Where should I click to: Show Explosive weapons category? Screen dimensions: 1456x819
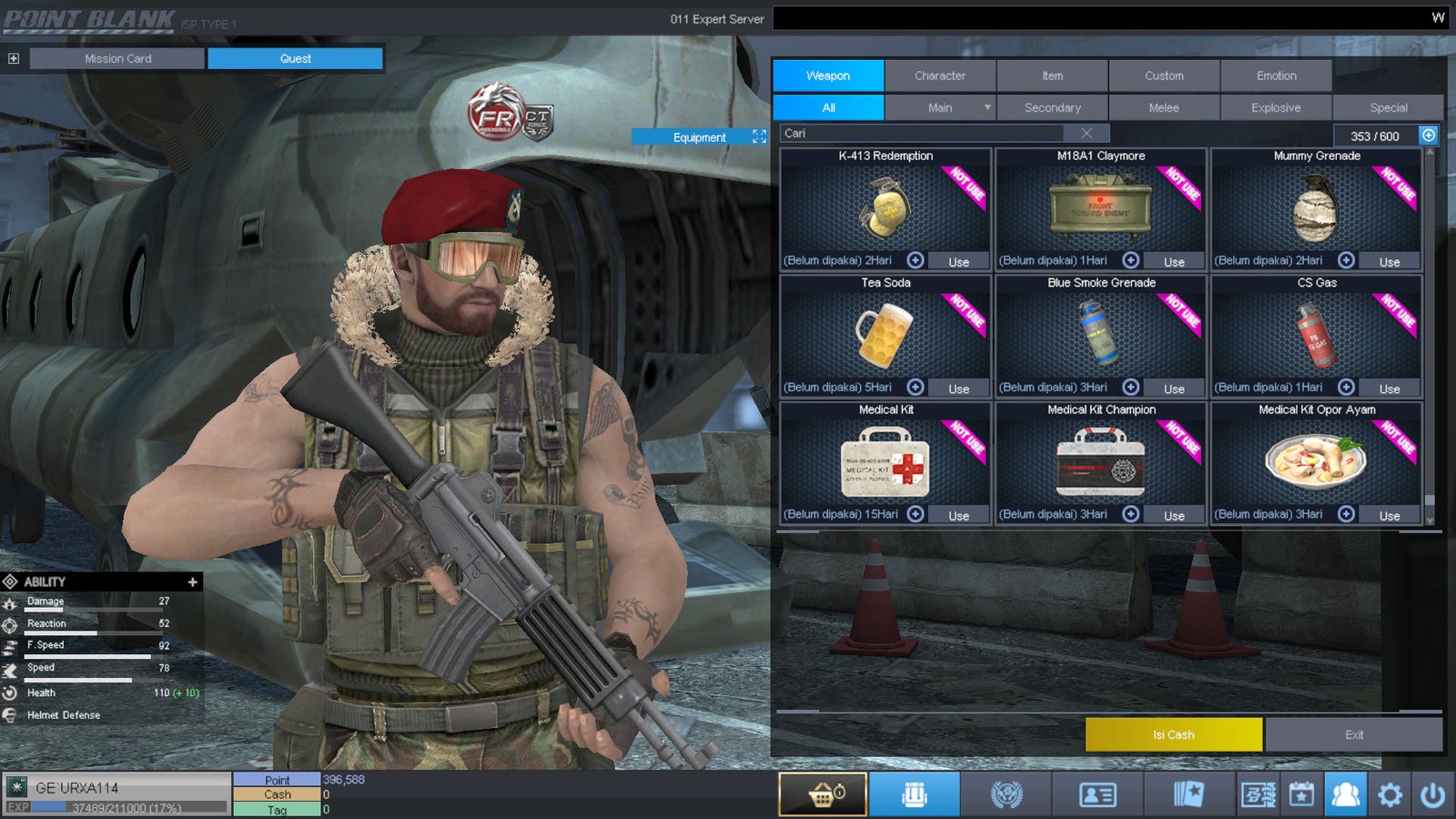pos(1276,108)
